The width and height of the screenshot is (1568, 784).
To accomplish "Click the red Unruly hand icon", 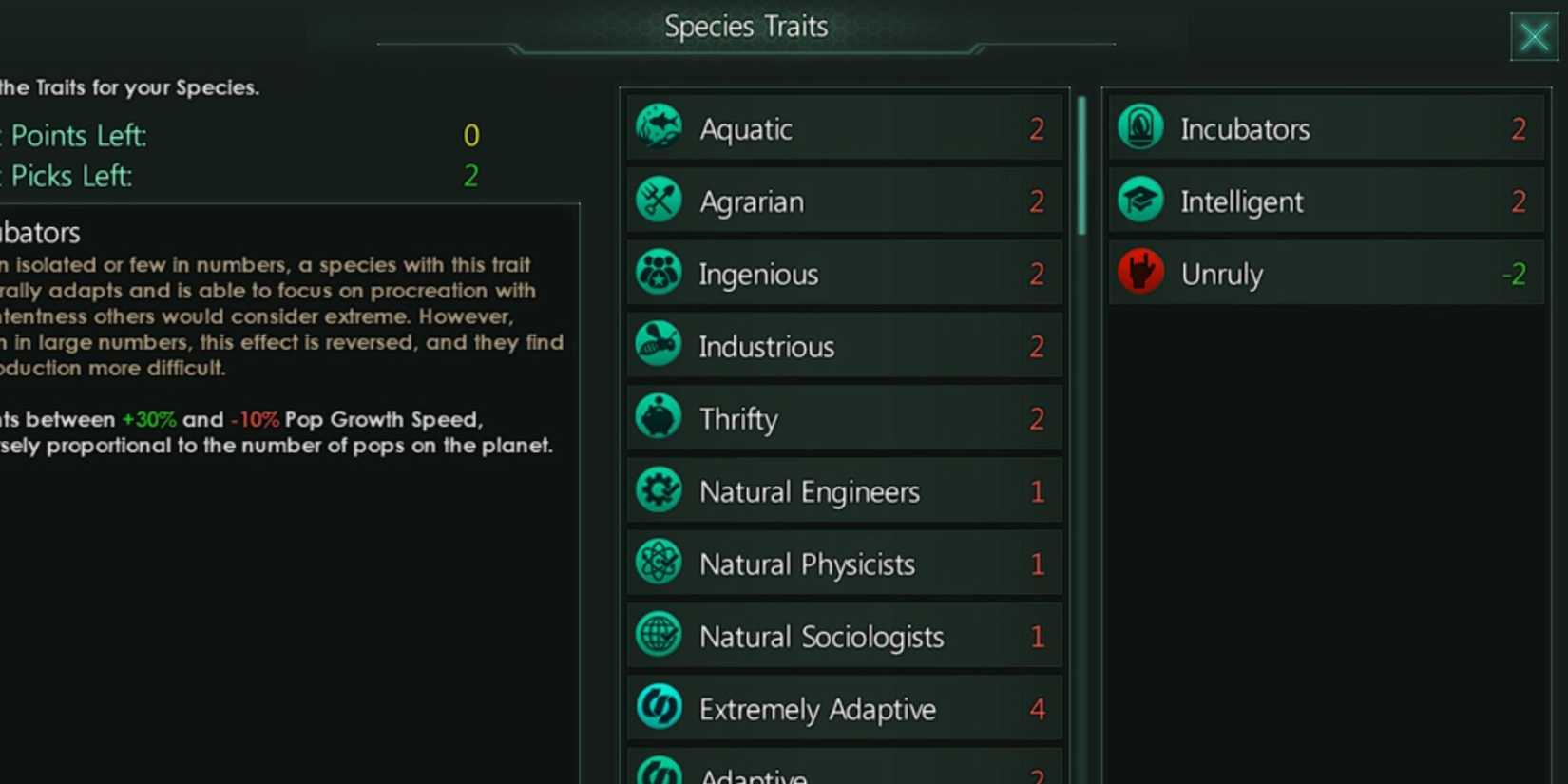I will 1140,273.
